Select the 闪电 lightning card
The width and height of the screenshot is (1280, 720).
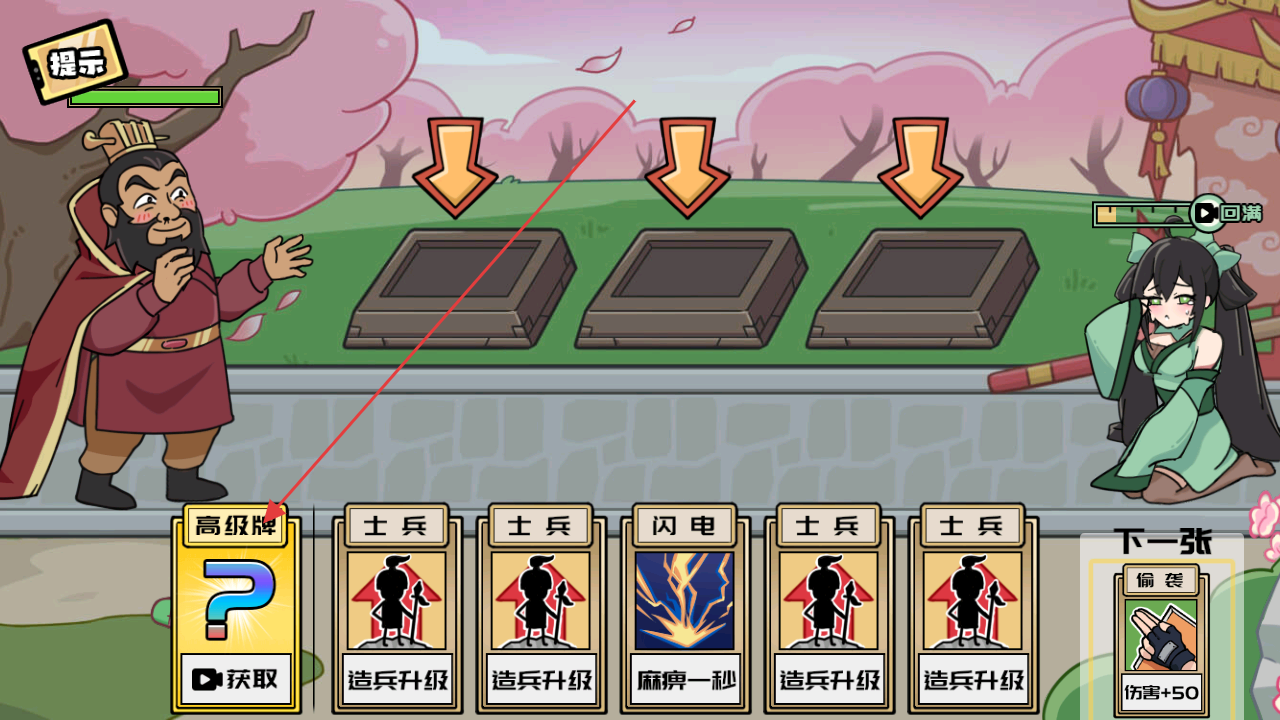click(x=685, y=608)
